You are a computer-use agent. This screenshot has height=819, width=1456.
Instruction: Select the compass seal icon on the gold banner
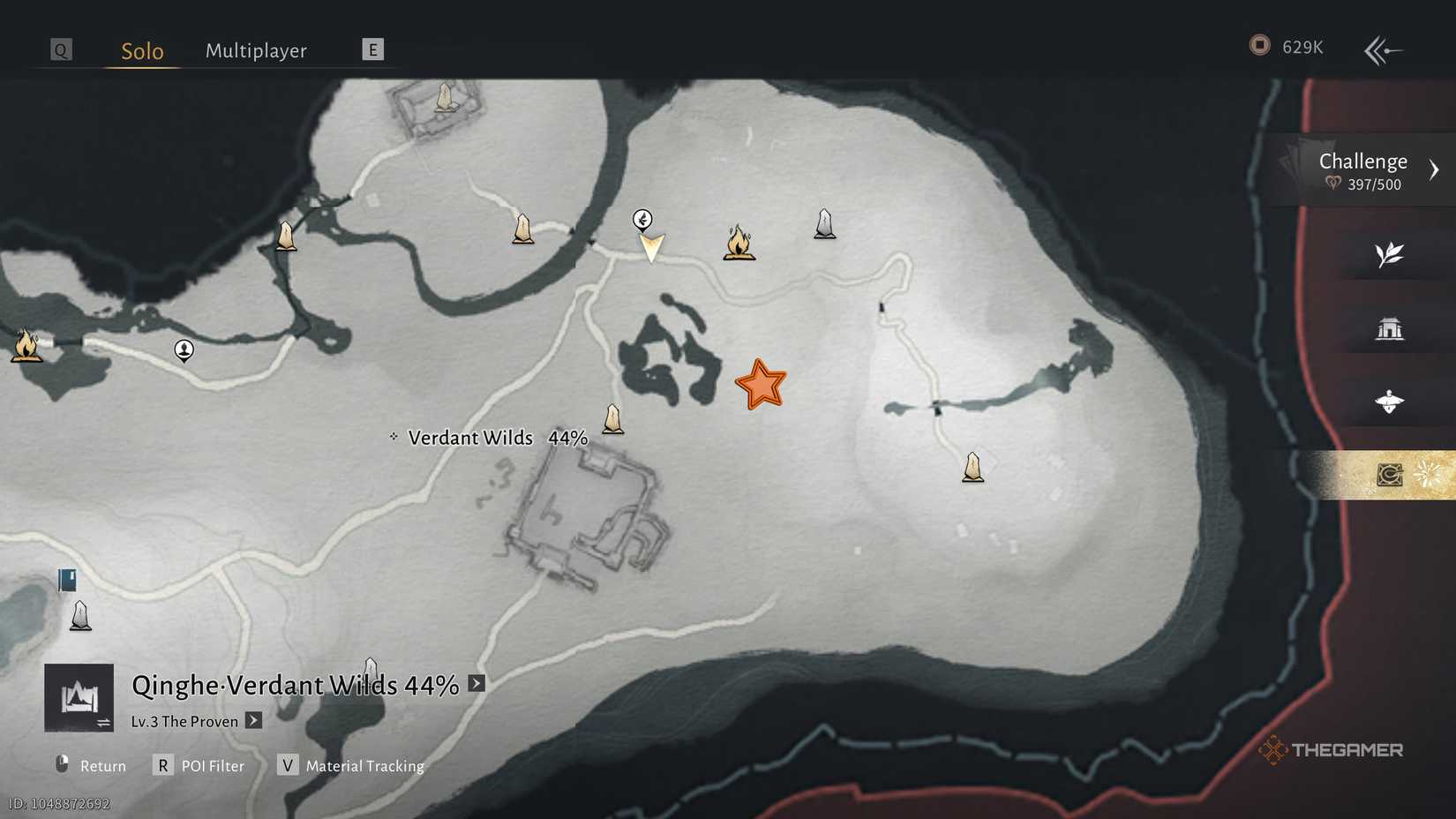[x=1390, y=474]
